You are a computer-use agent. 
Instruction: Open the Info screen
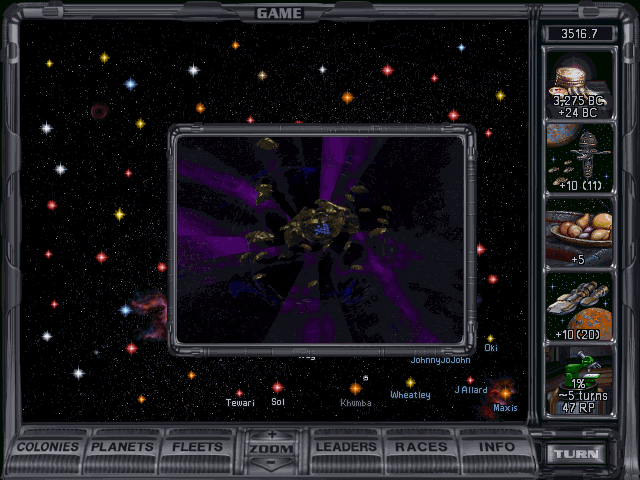(x=496, y=447)
